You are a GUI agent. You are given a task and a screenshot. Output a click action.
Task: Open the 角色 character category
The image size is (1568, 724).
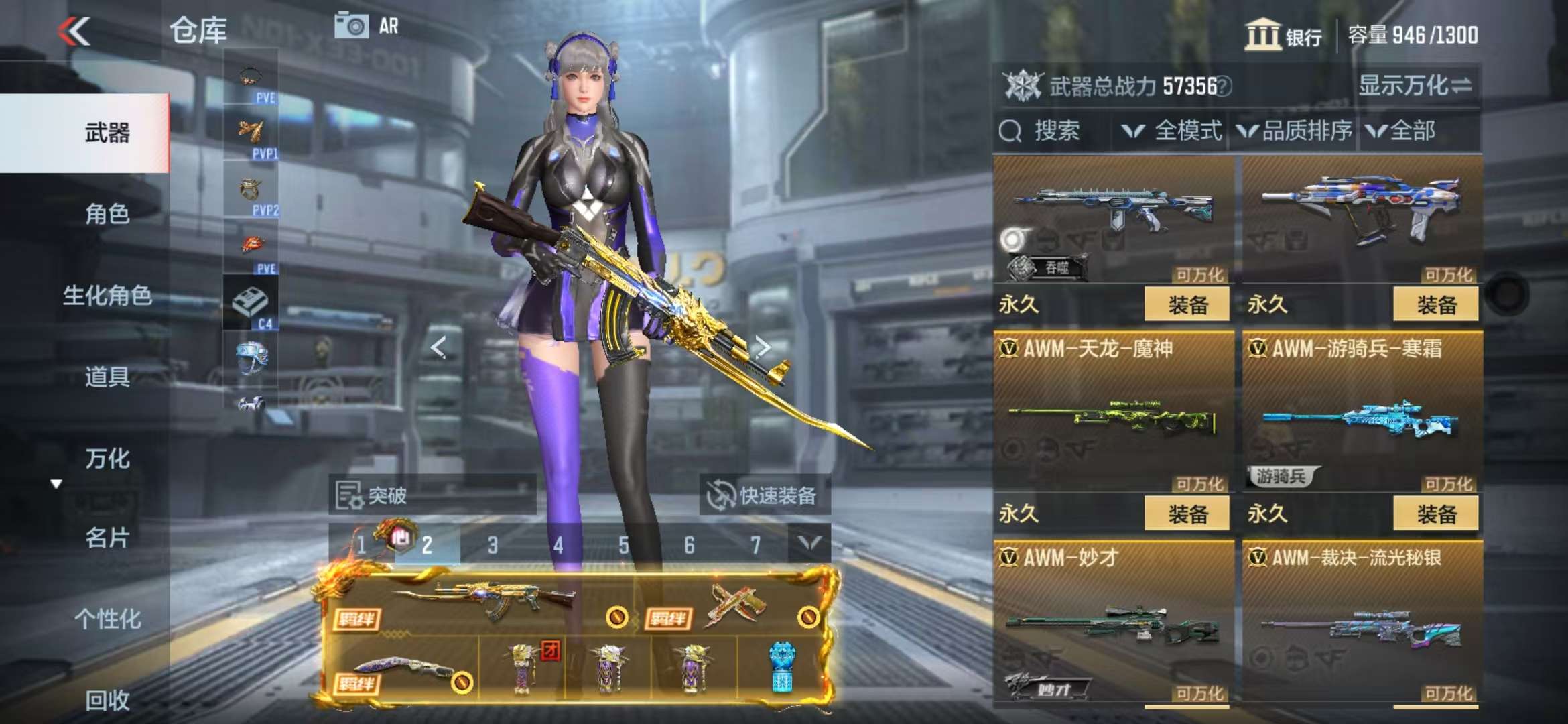(x=107, y=215)
